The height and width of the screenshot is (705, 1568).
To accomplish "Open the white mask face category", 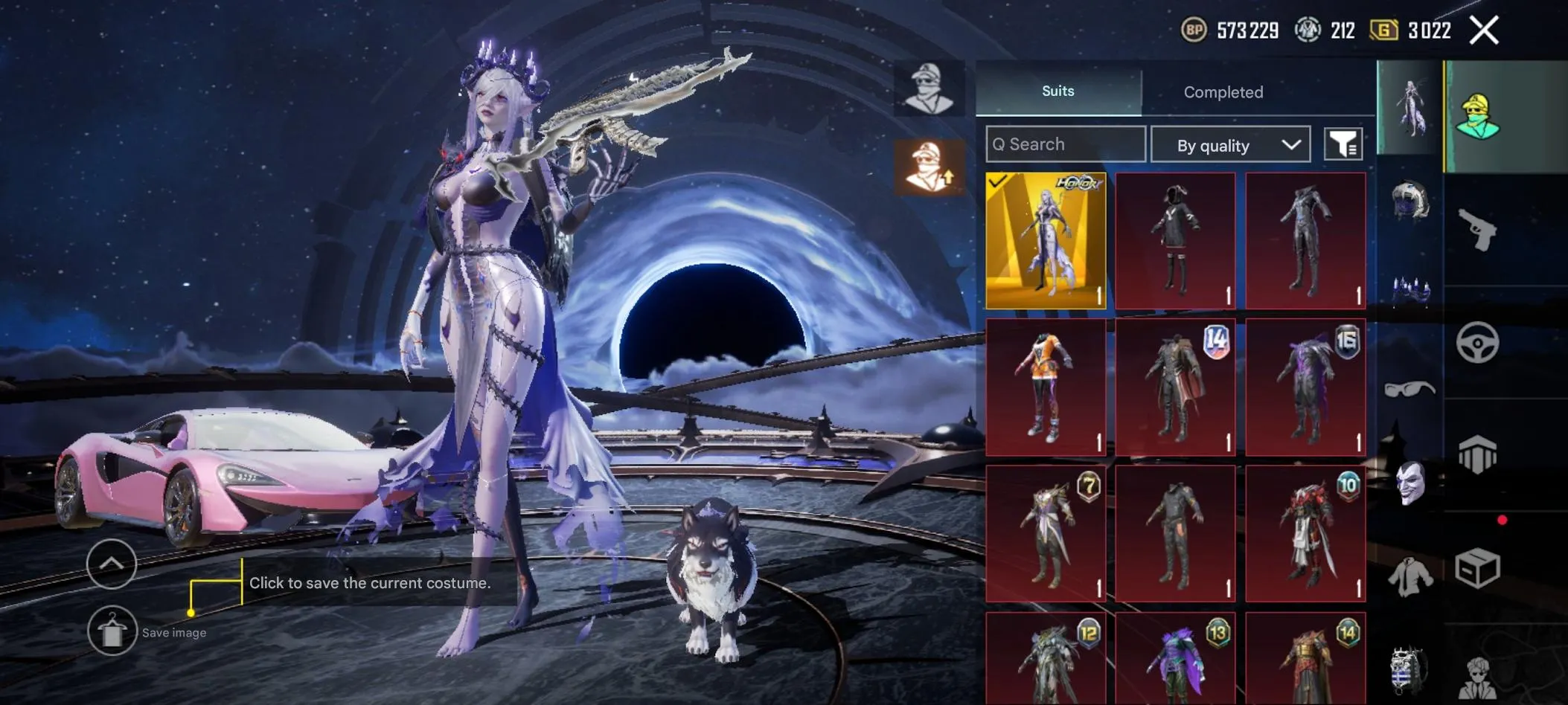I will (x=1409, y=483).
